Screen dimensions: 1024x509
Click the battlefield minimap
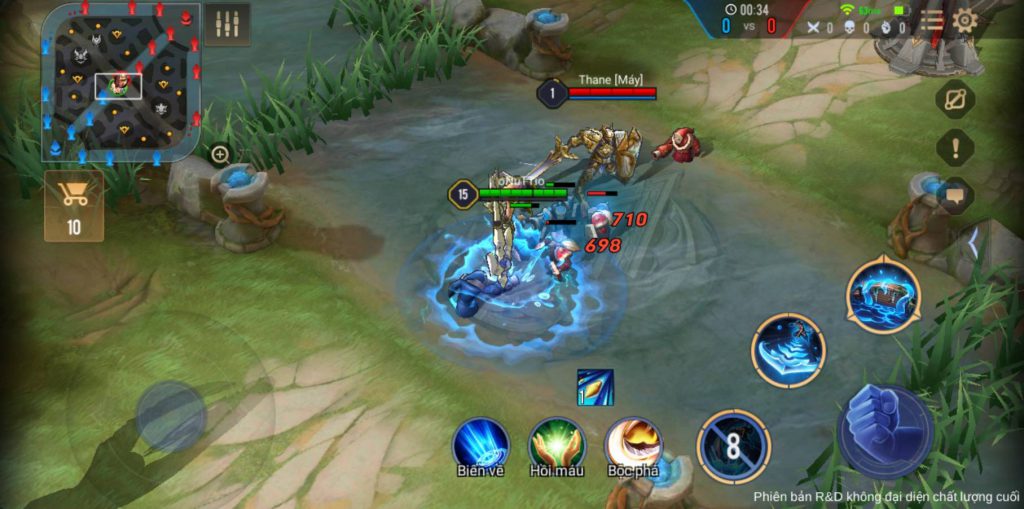pyautogui.click(x=120, y=84)
